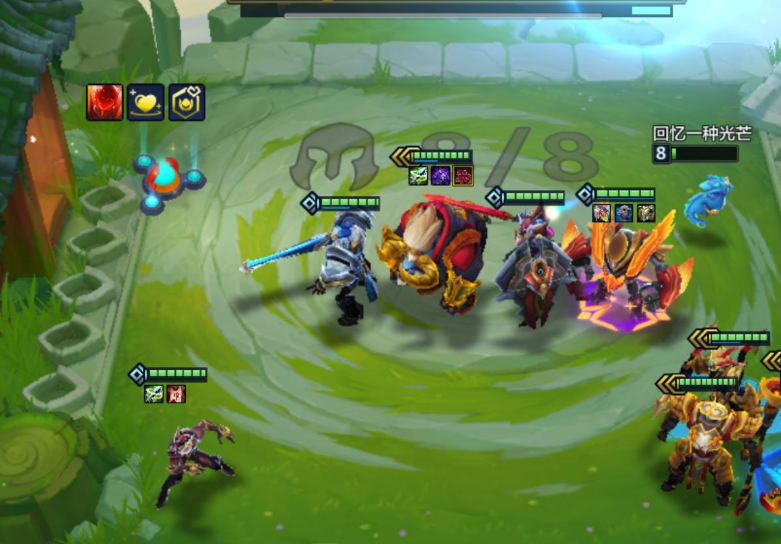Inspect the gold hexagon helmet augment icon
The height and width of the screenshot is (544, 781).
pos(187,103)
